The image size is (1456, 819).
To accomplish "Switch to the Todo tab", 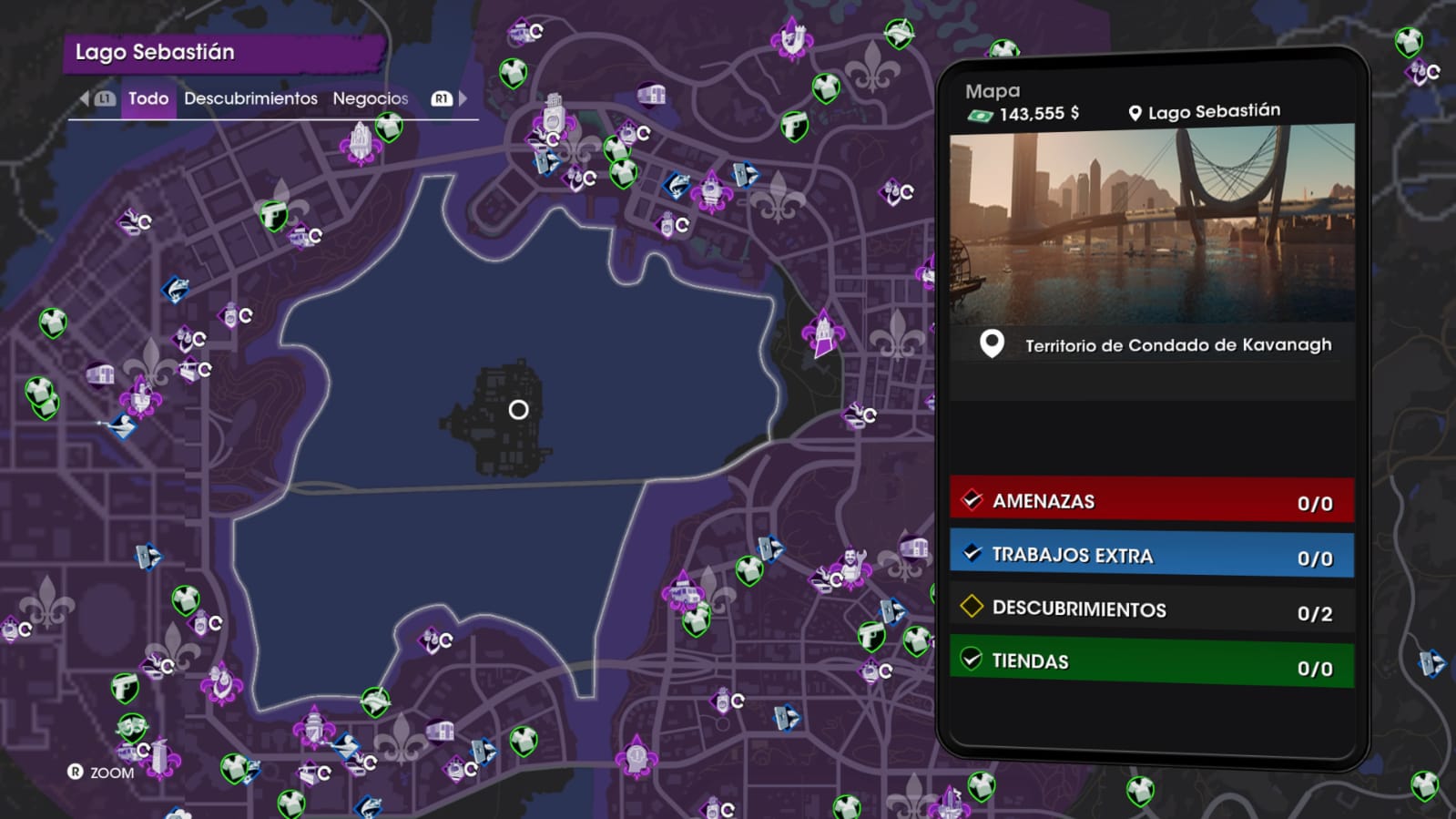I will pos(148,98).
